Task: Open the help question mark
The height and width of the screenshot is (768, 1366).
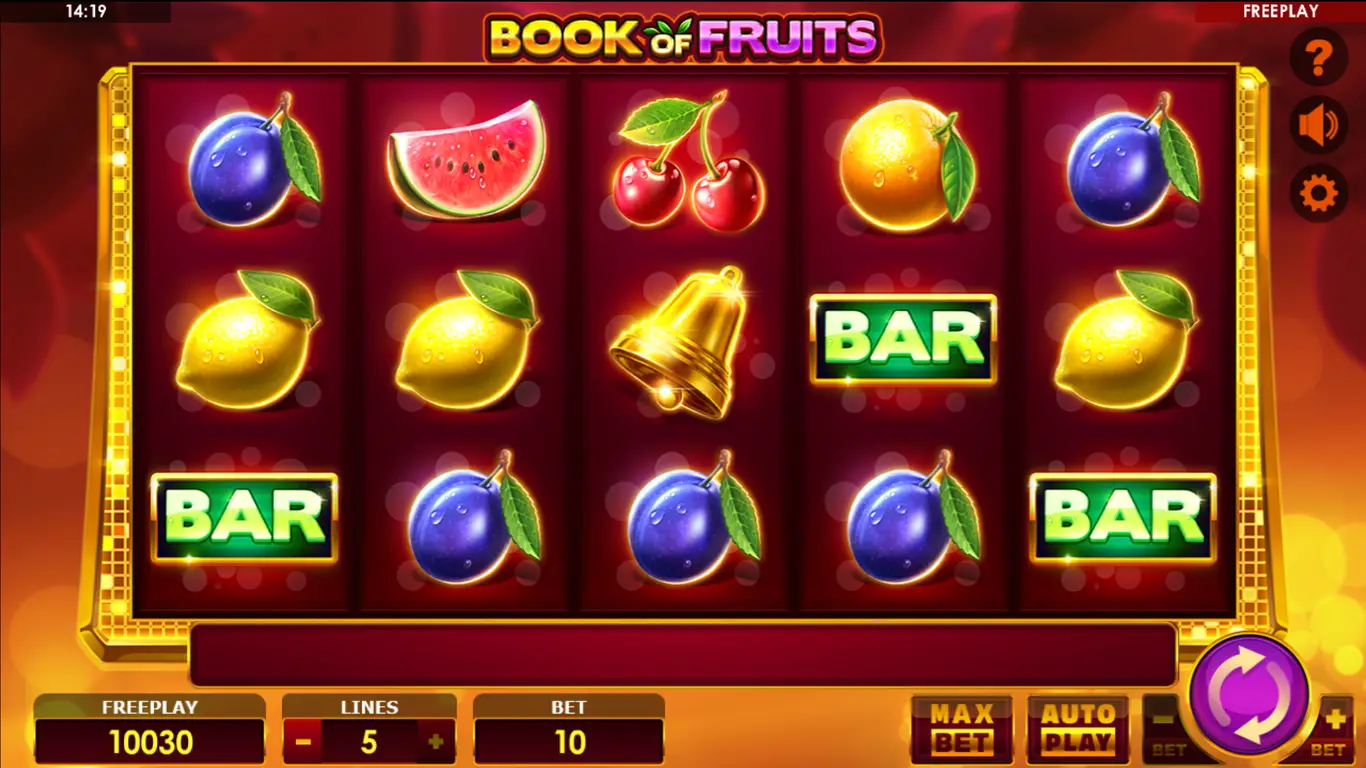Action: pos(1318,58)
